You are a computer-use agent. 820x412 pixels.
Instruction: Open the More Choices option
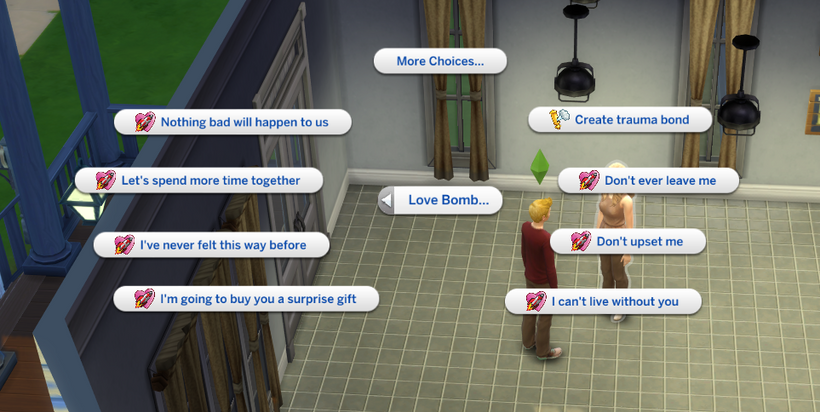440,61
